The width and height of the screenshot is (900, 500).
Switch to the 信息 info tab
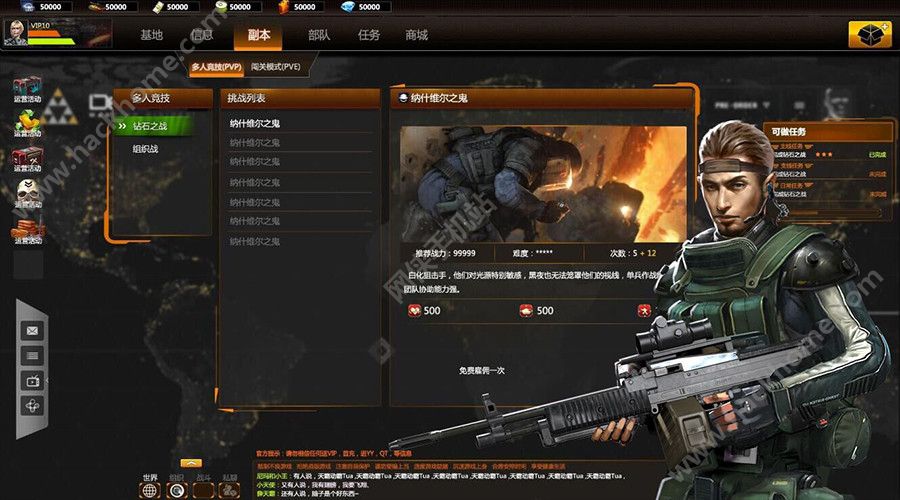[202, 35]
